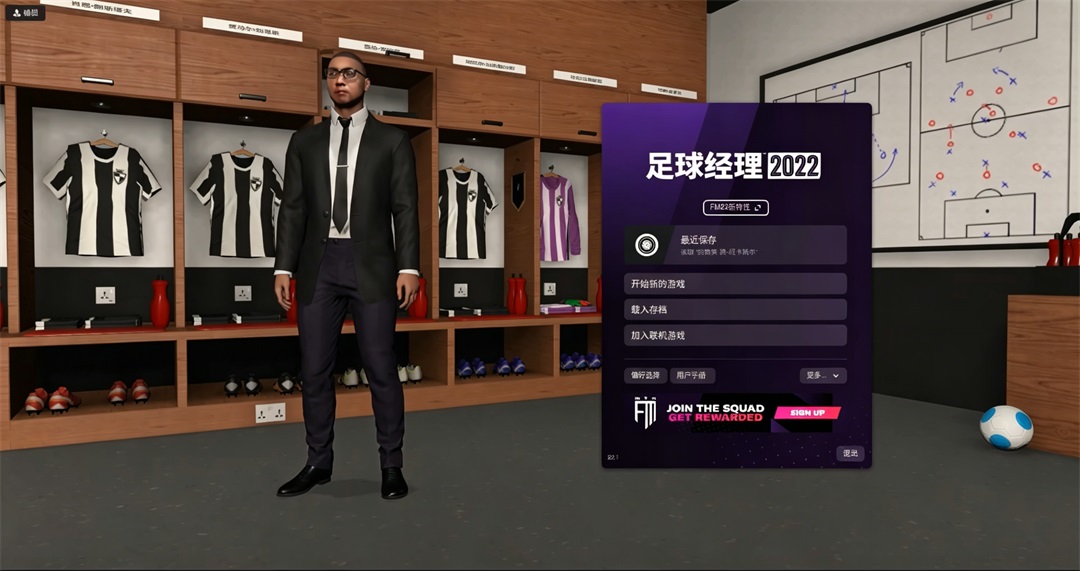This screenshot has width=1080, height=571.
Task: Join an online game (加入联机游戏)
Action: tap(735, 335)
